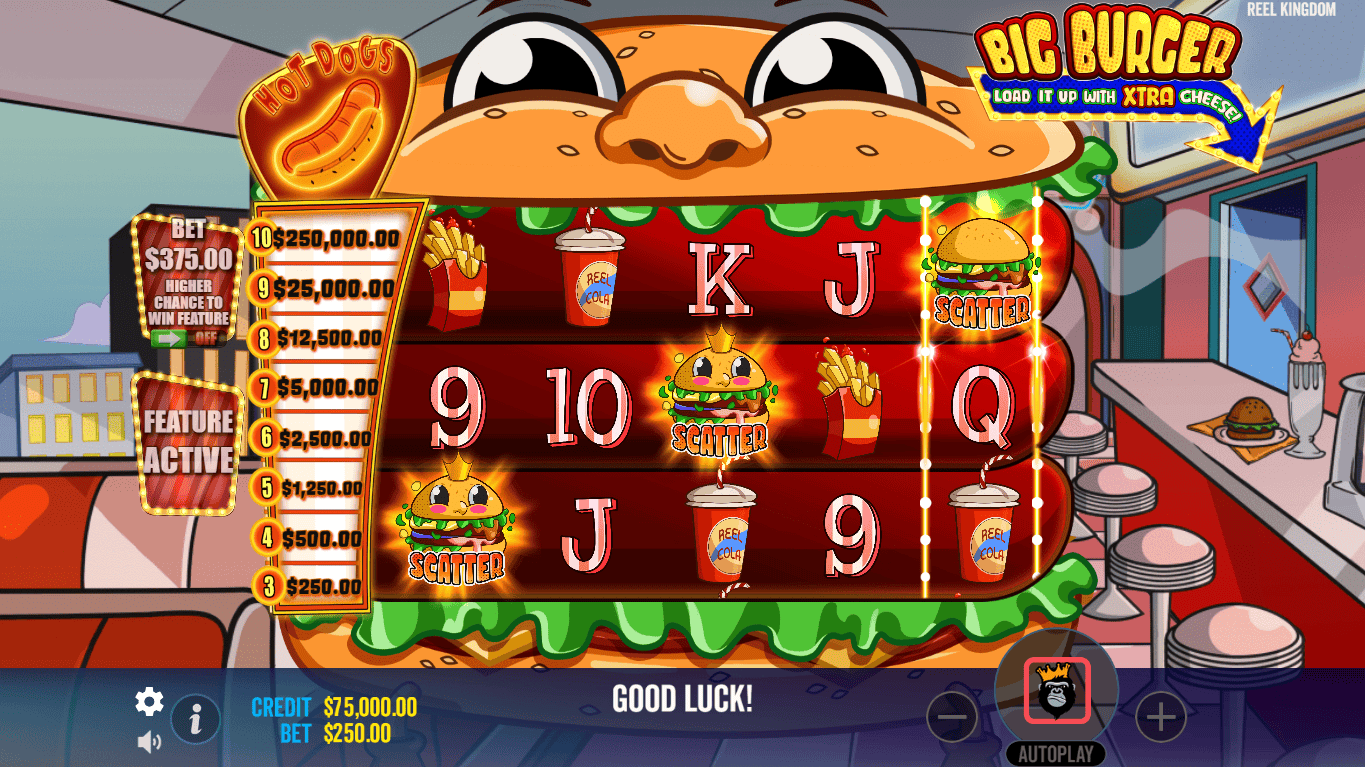This screenshot has height=767, width=1365.
Task: Mute the game sound via speaker icon
Action: point(148,740)
